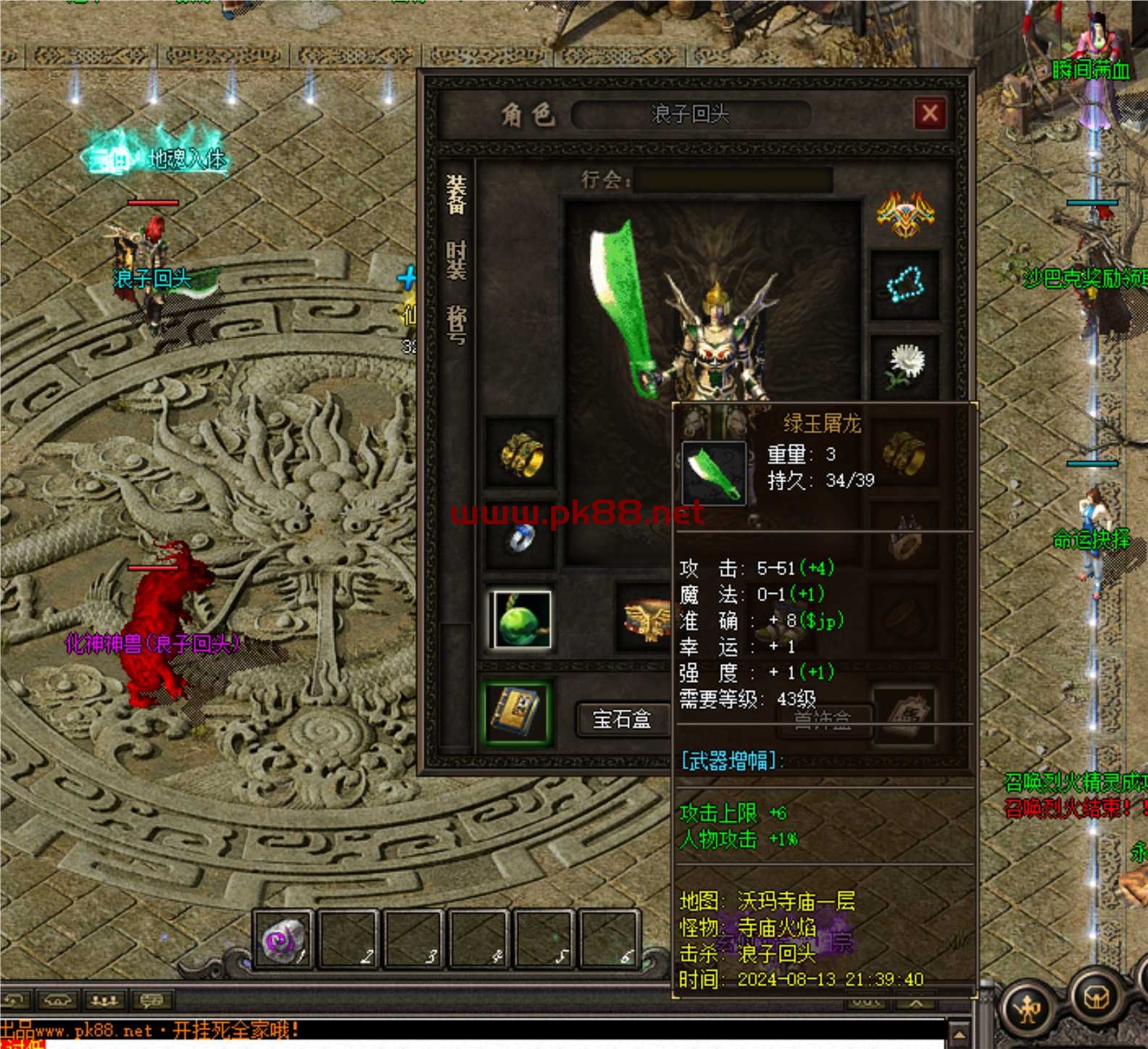The width and height of the screenshot is (1148, 1049).
Task: Click the chat speech-bubble button
Action: tap(151, 1001)
